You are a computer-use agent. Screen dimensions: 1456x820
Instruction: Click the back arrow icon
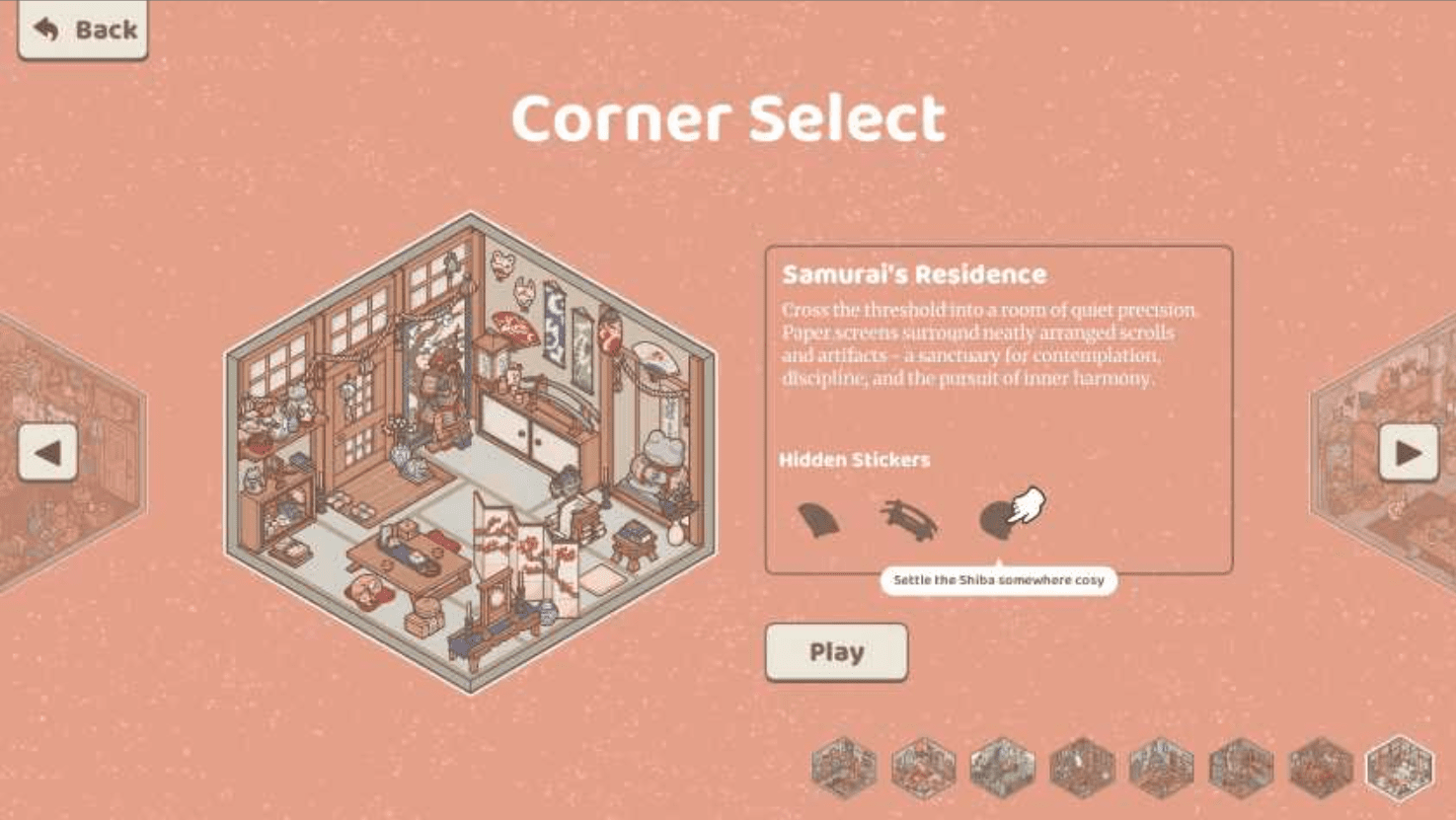point(43,28)
